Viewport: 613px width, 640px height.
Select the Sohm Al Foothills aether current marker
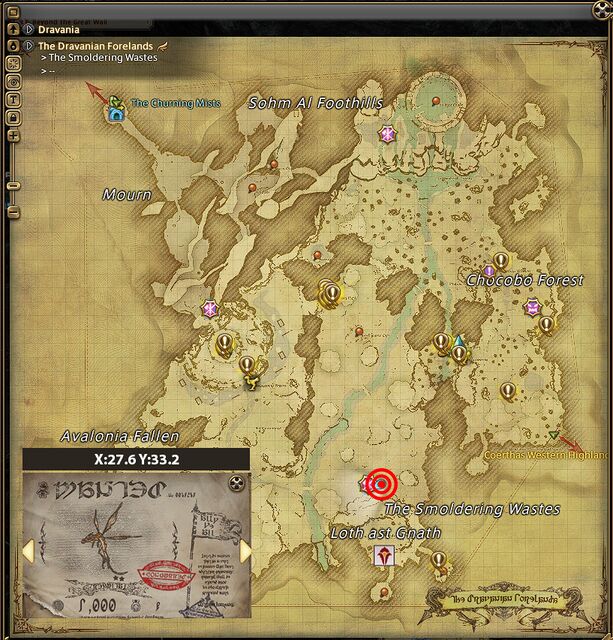pyautogui.click(x=387, y=133)
